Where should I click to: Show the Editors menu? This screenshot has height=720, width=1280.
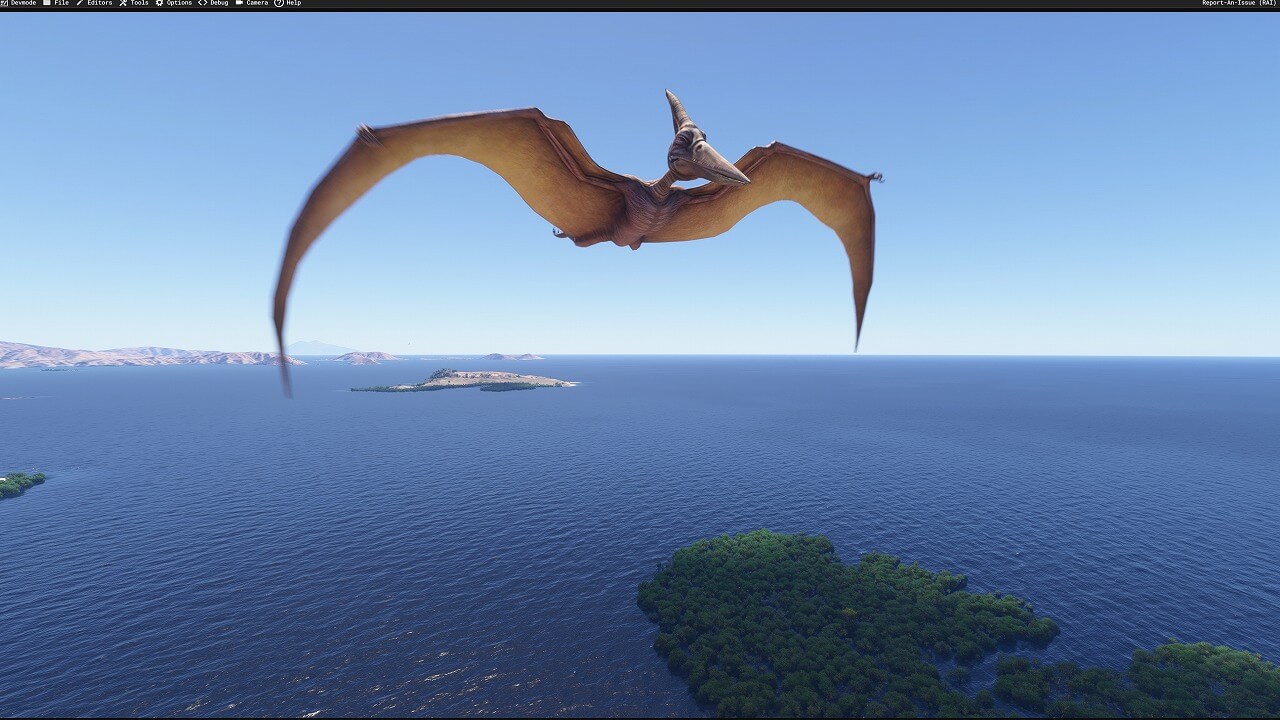point(96,3)
